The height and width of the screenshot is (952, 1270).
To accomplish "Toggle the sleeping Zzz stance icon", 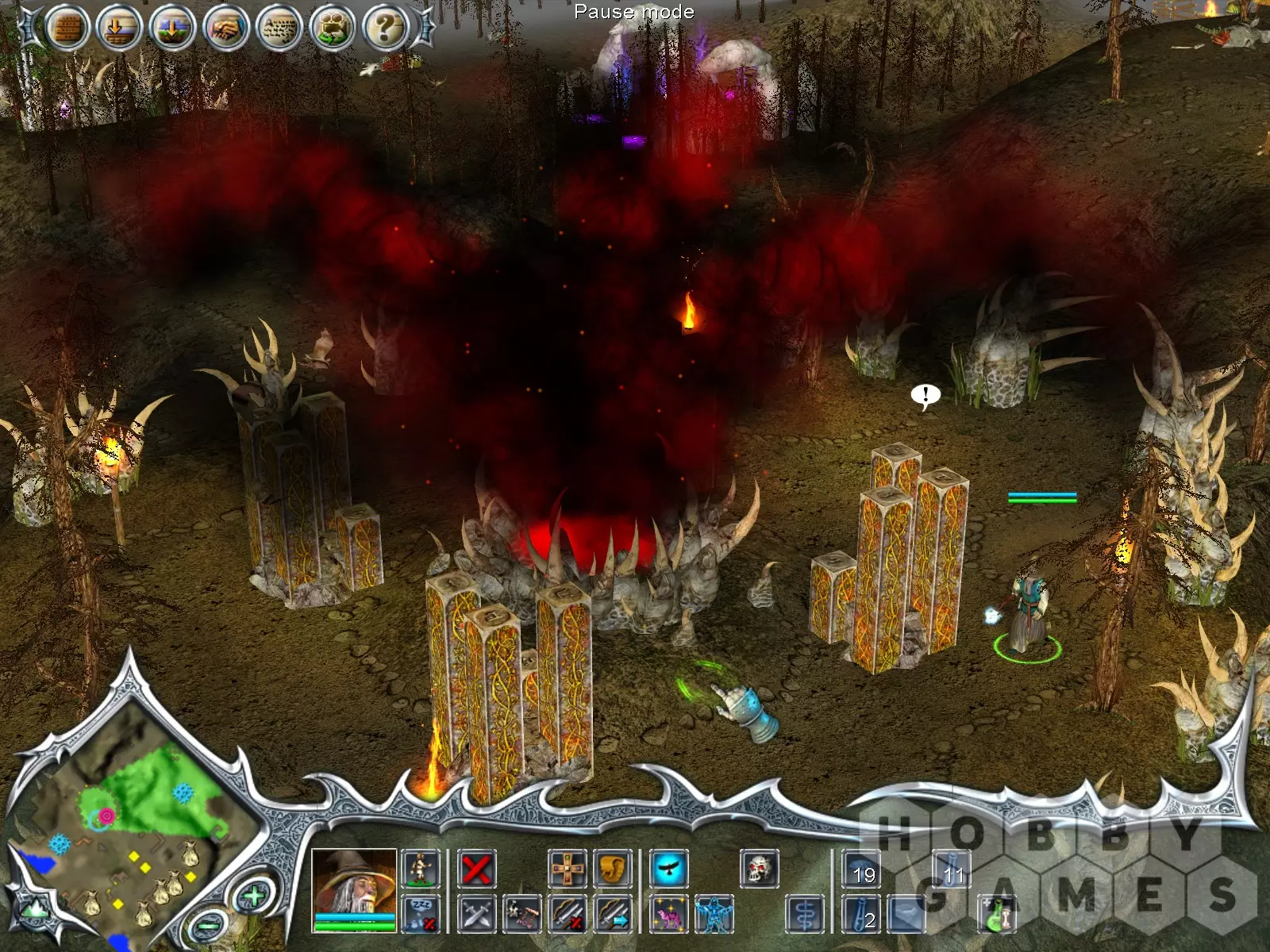I will click(421, 914).
